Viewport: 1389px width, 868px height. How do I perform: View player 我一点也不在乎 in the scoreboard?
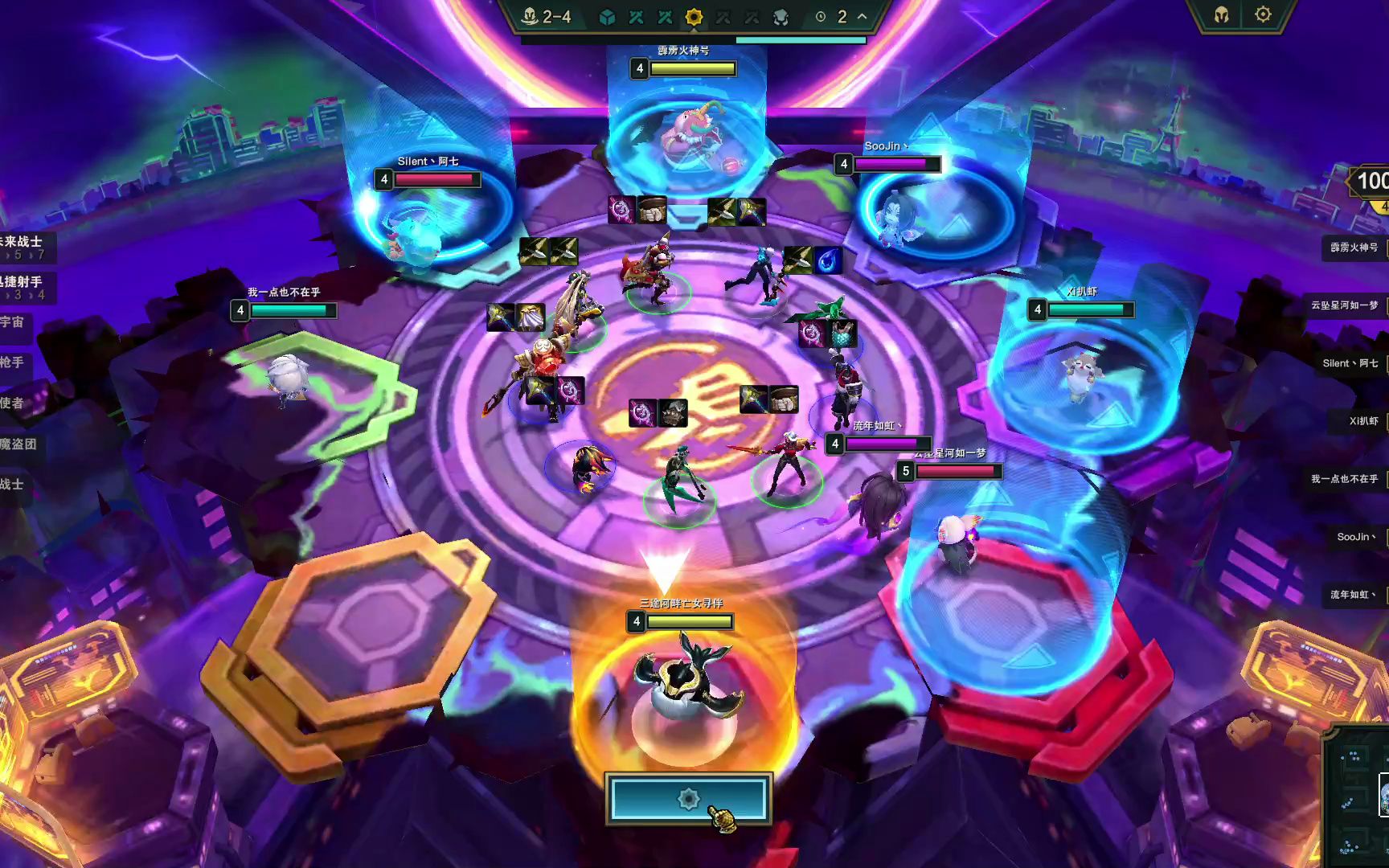pyautogui.click(x=1344, y=479)
